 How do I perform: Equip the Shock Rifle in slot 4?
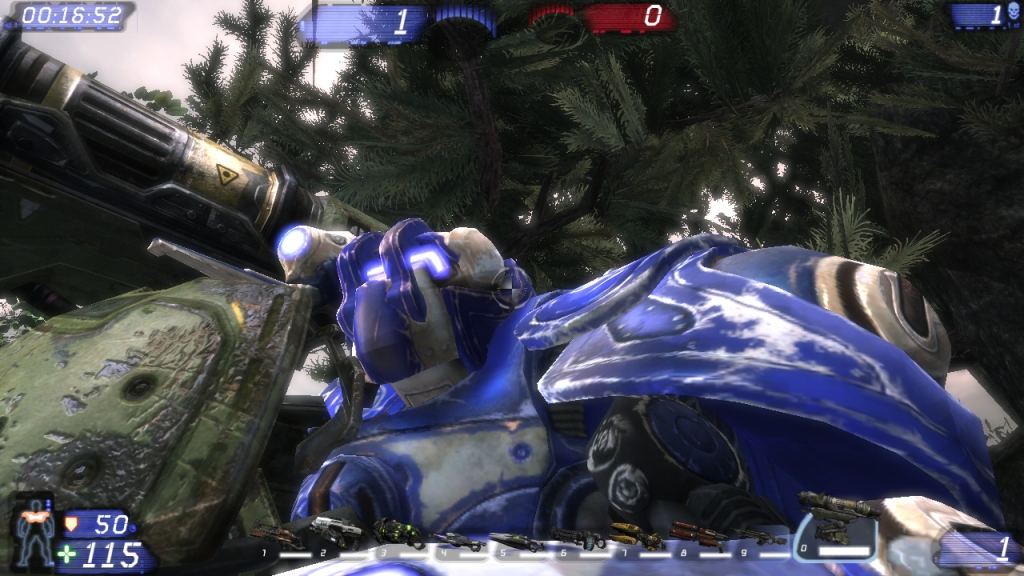pos(457,540)
